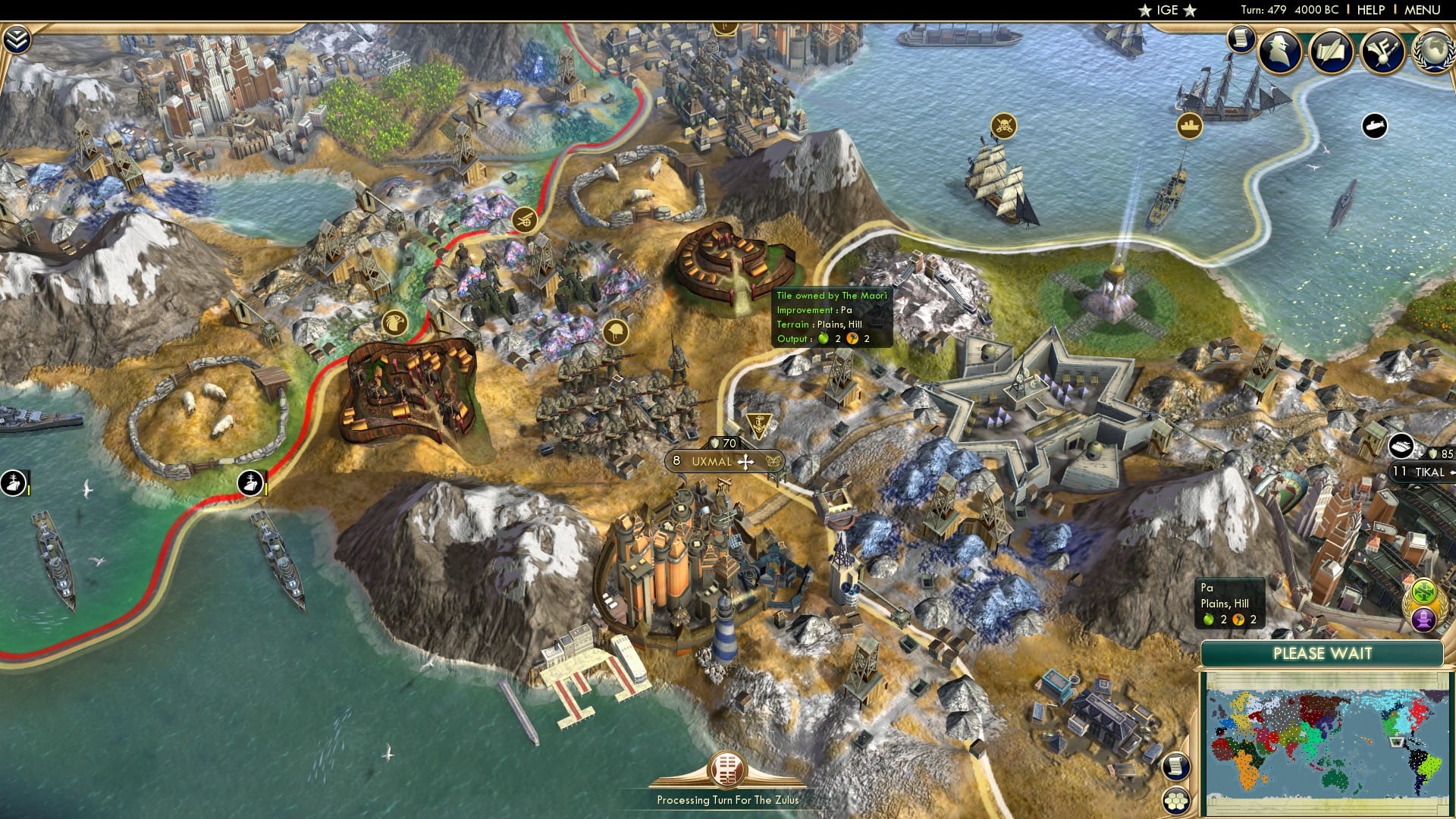Screen dimensions: 1456x819
Task: Open Diplomacy via the laurel globe icon
Action: tap(1436, 53)
